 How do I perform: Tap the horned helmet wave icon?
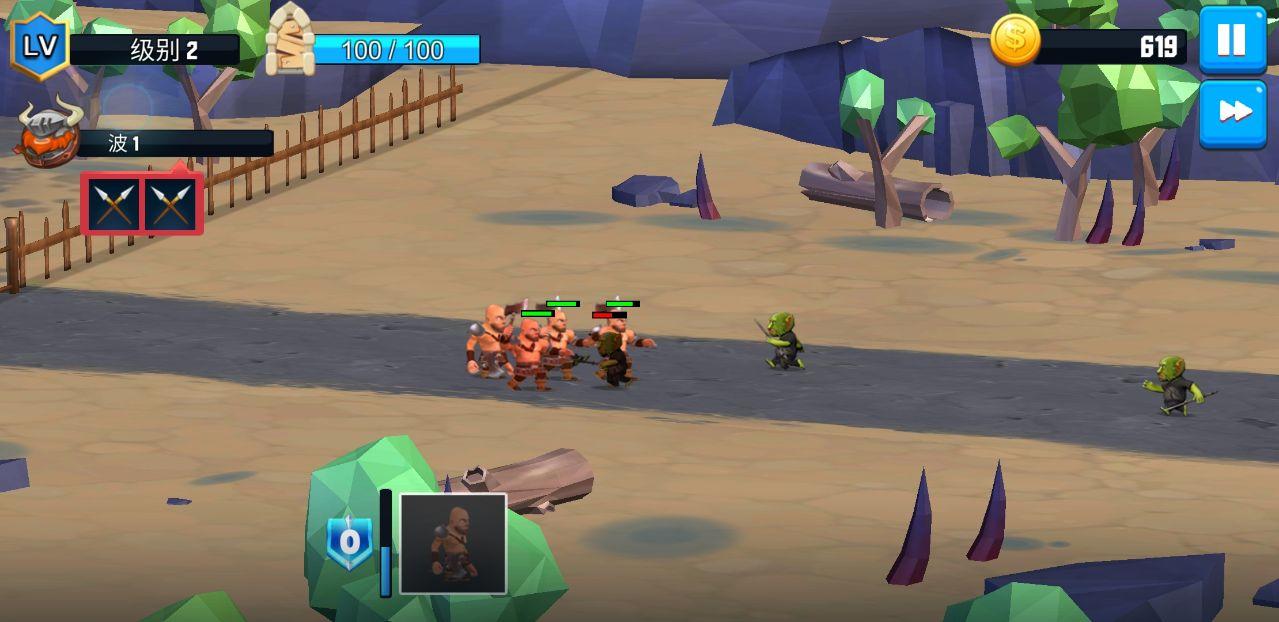(48, 133)
